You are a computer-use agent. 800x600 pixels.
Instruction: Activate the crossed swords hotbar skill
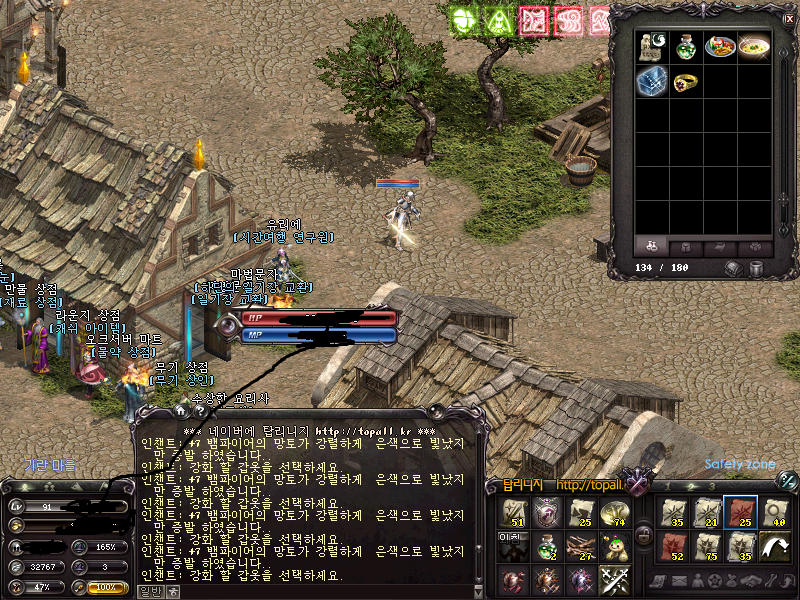[x=613, y=580]
